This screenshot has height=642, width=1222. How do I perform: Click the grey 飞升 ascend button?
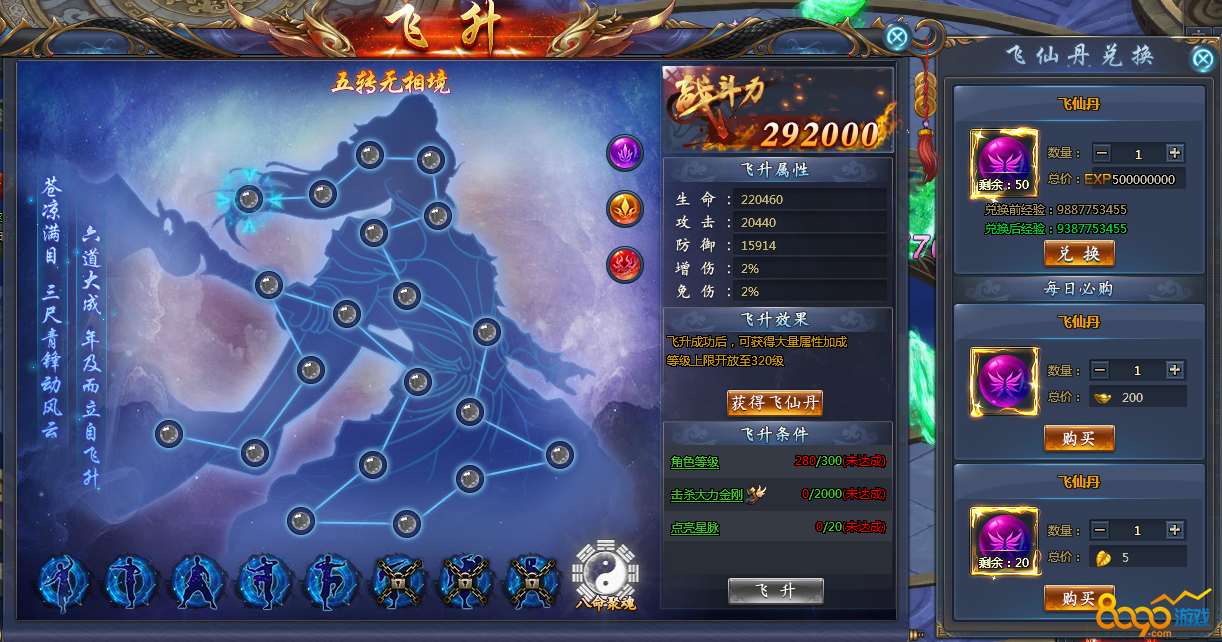pos(775,591)
